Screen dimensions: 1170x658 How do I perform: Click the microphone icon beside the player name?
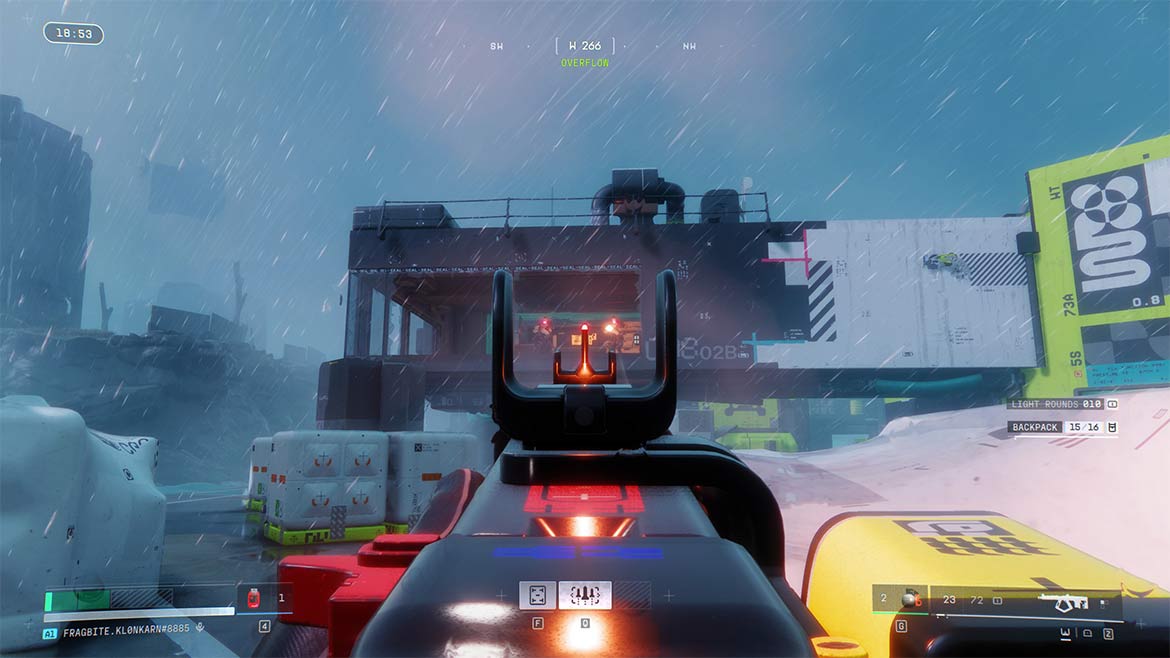(x=201, y=629)
